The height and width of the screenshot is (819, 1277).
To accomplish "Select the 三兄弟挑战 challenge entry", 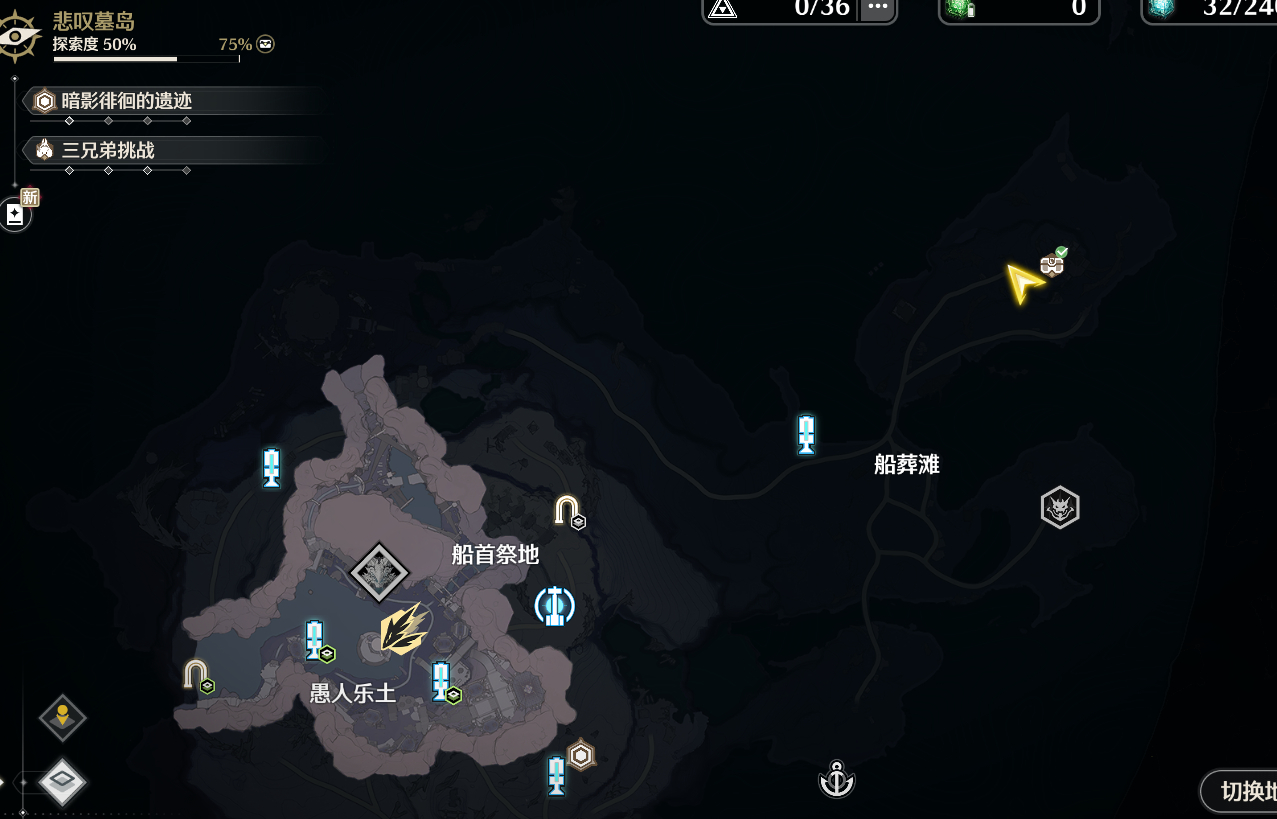I will coord(108,151).
